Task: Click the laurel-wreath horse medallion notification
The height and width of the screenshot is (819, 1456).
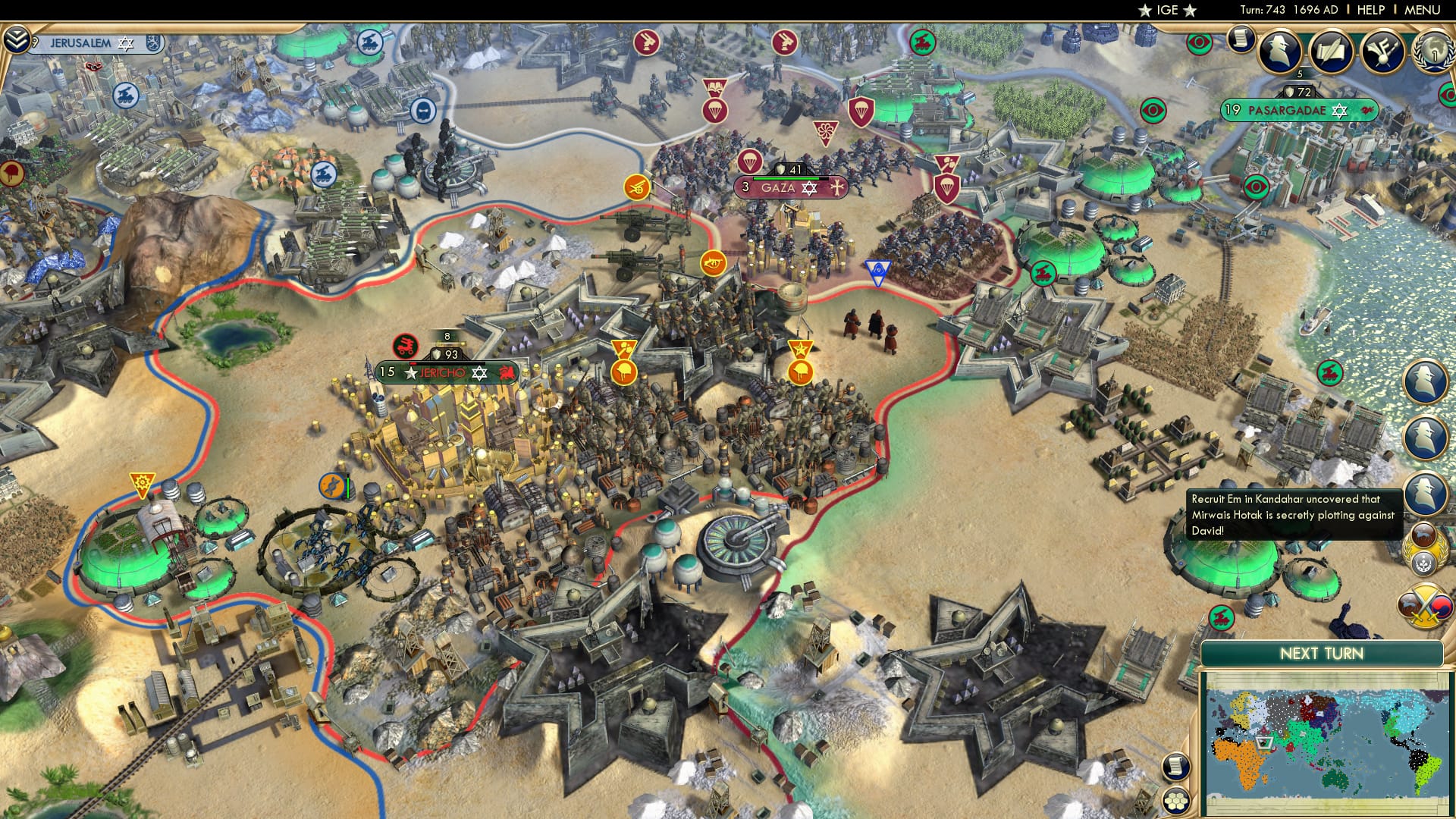Action: click(1426, 546)
